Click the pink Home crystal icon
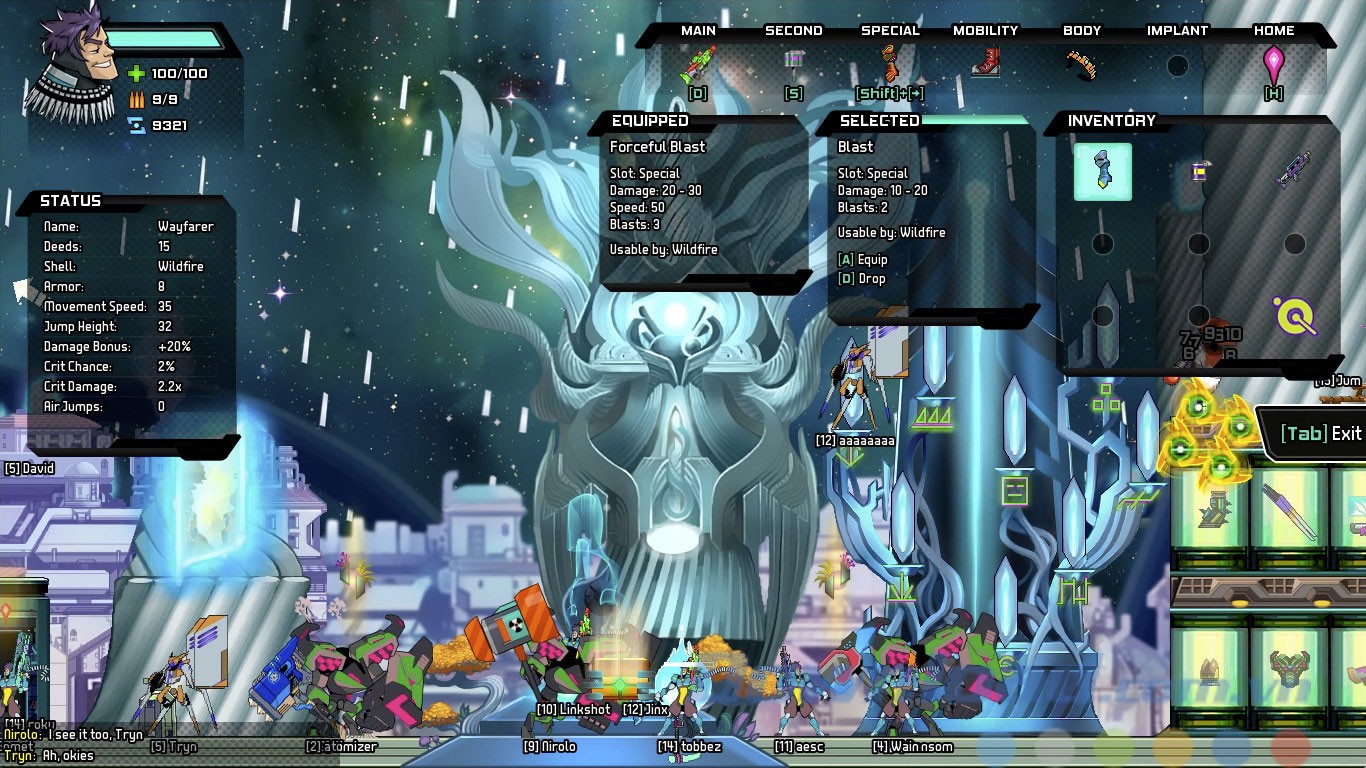This screenshot has height=768, width=1366. (x=1274, y=60)
